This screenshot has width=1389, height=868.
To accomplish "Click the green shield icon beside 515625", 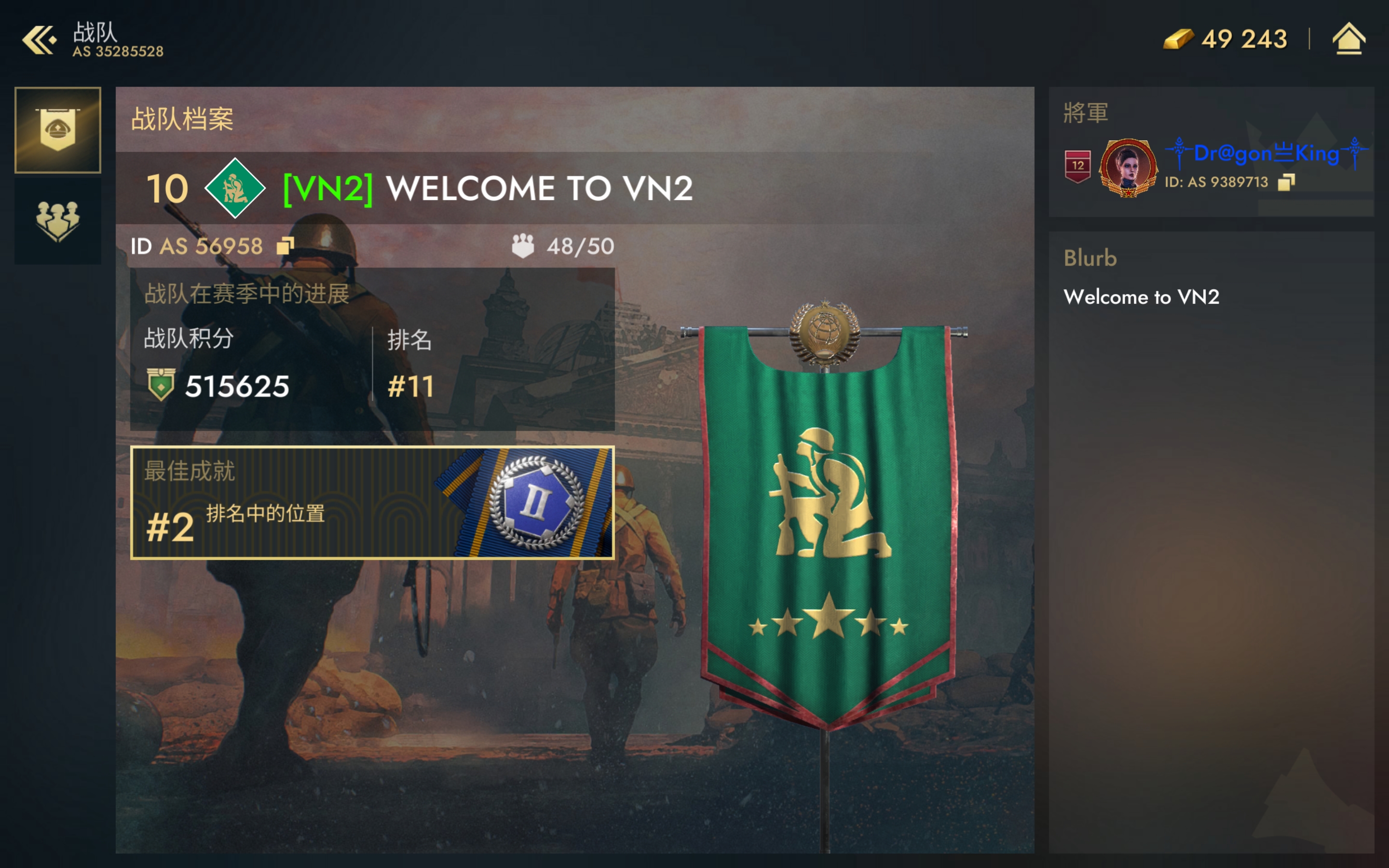I will pos(161,386).
